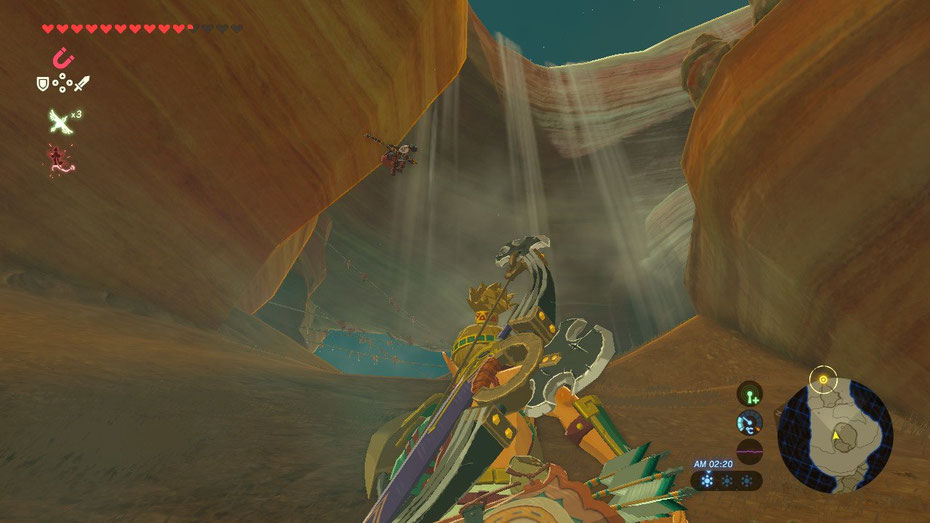930x523 pixels.
Task: Click the pink noise level indicator
Action: pyautogui.click(x=749, y=451)
